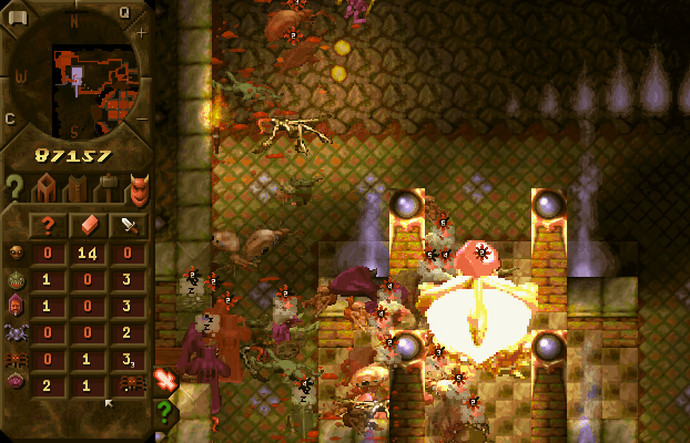690x443 pixels.
Task: Click the idle creatures question mark header
Action: click(47, 225)
